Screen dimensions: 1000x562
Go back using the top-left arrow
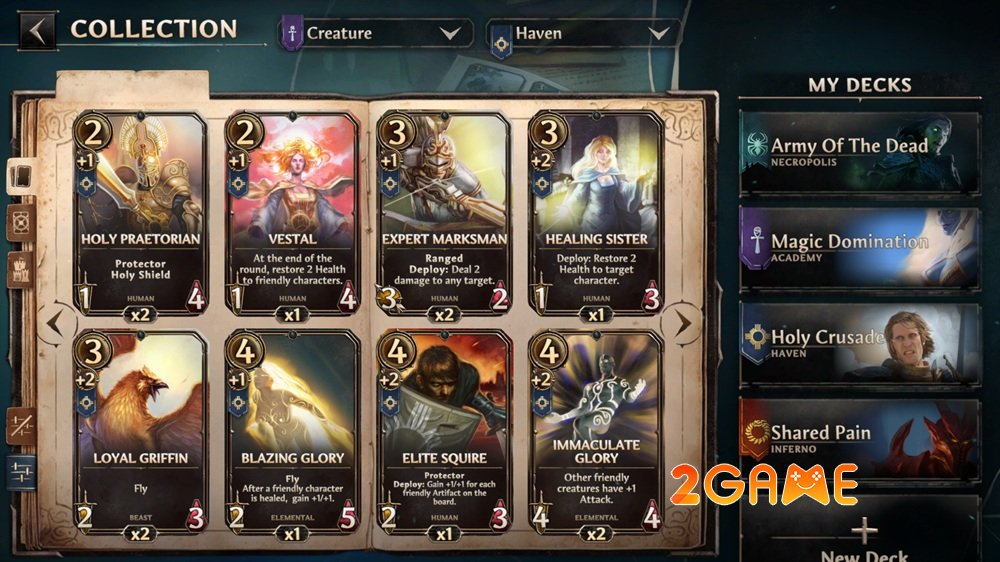[37, 30]
